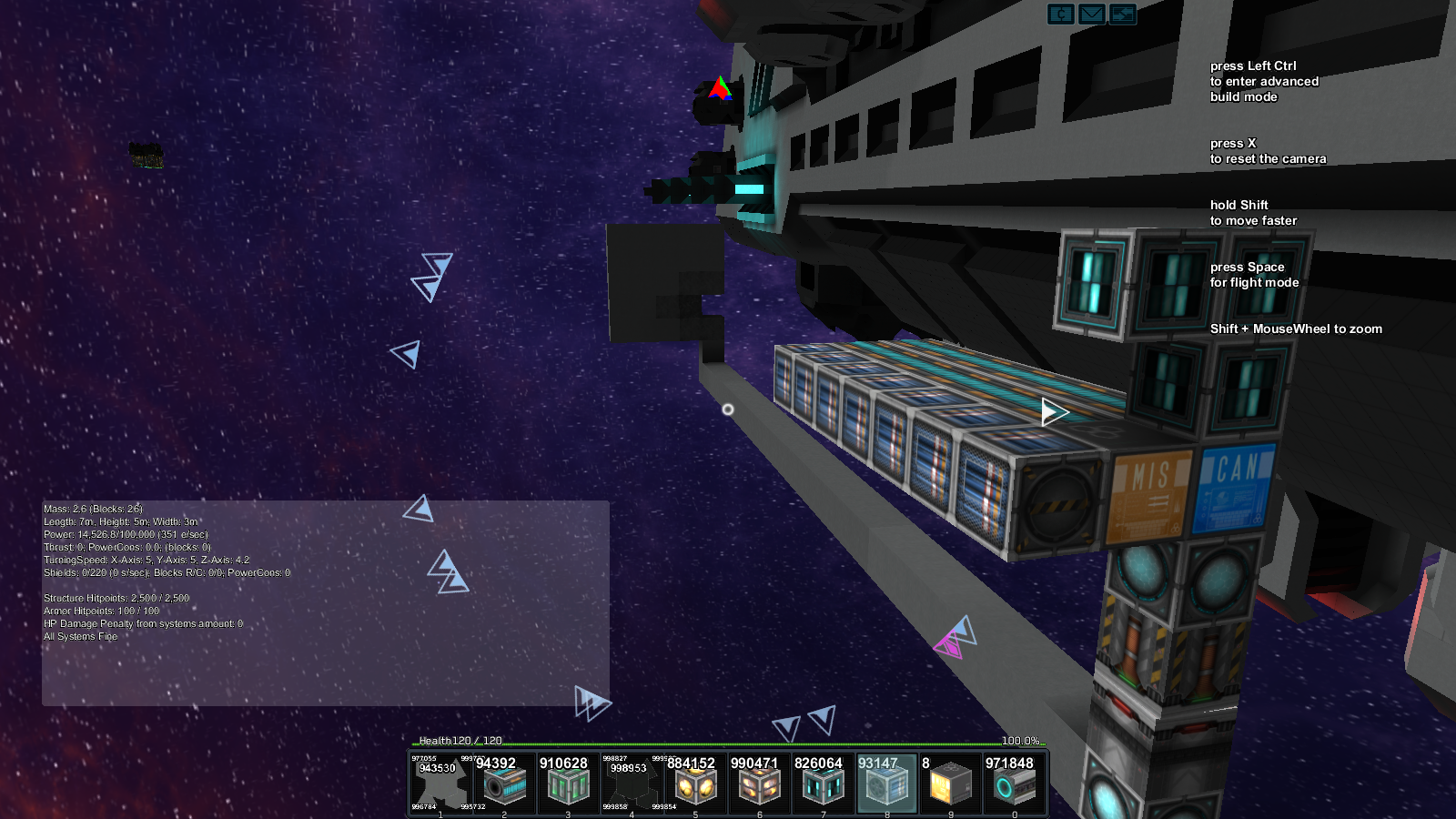Select the yellow light block in slot 9
Screen dimensions: 1456x819
click(950, 784)
